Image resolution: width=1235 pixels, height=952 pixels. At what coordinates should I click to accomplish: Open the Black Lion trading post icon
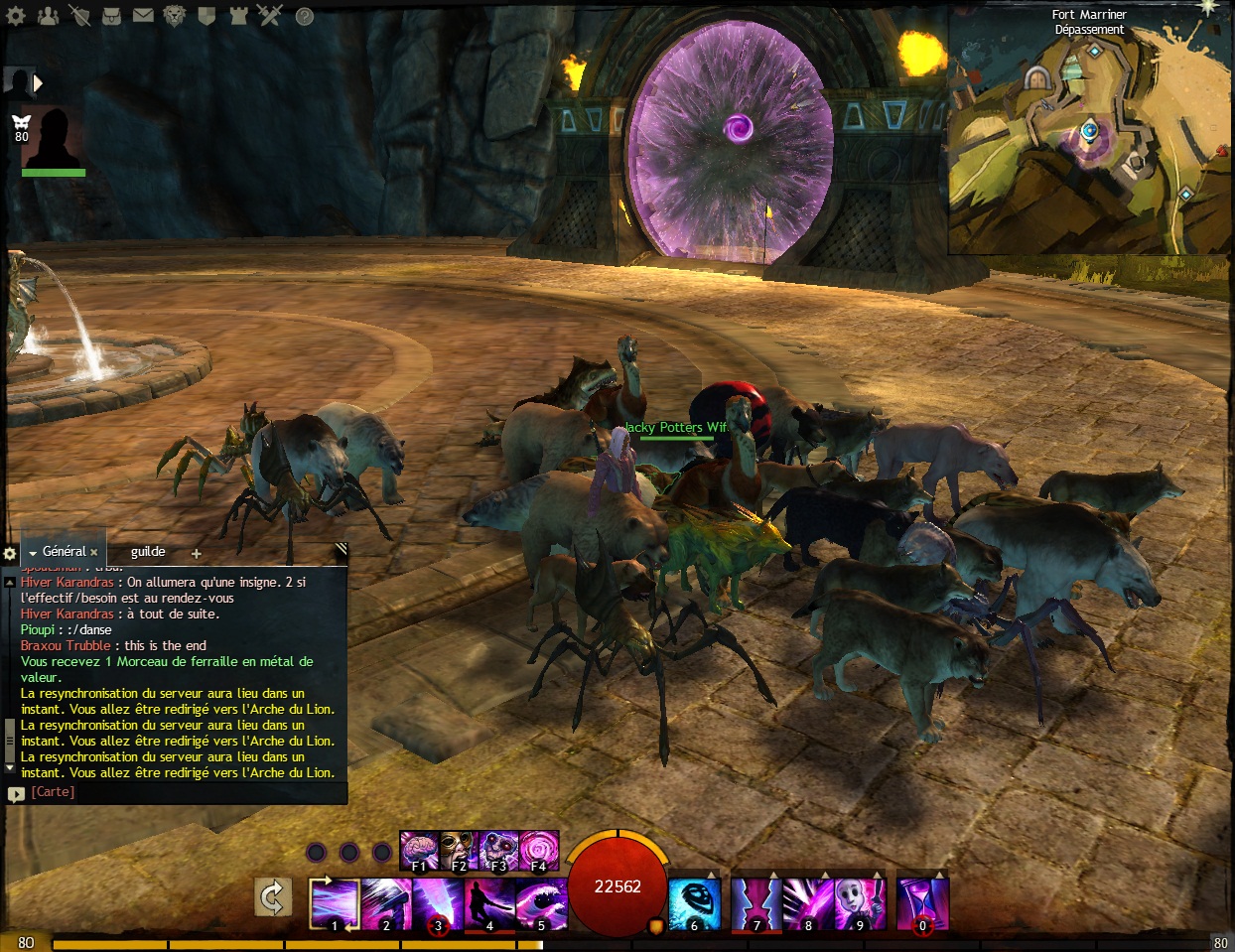[175, 16]
